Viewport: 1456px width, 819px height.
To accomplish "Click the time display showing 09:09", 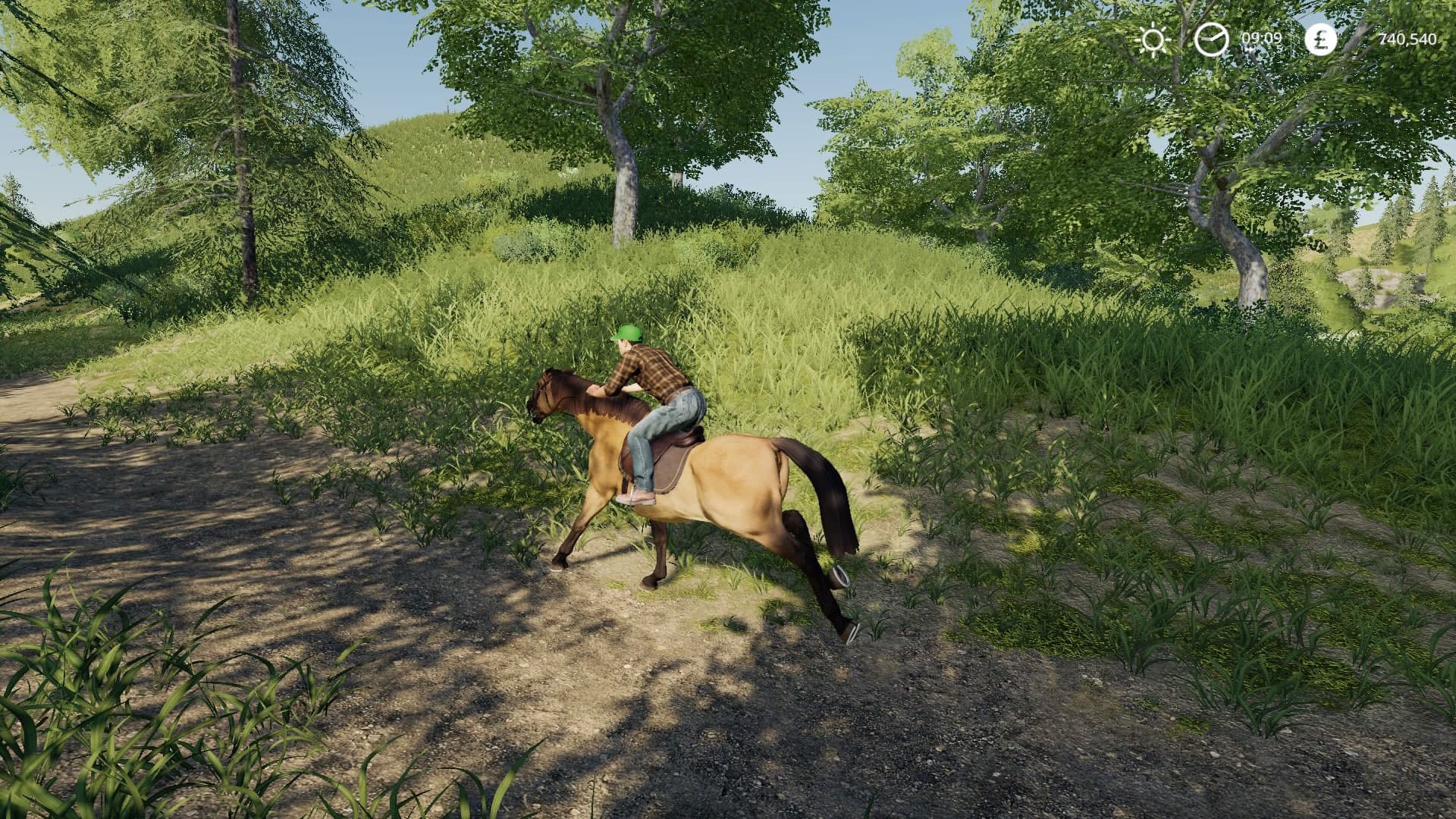I will [1260, 38].
